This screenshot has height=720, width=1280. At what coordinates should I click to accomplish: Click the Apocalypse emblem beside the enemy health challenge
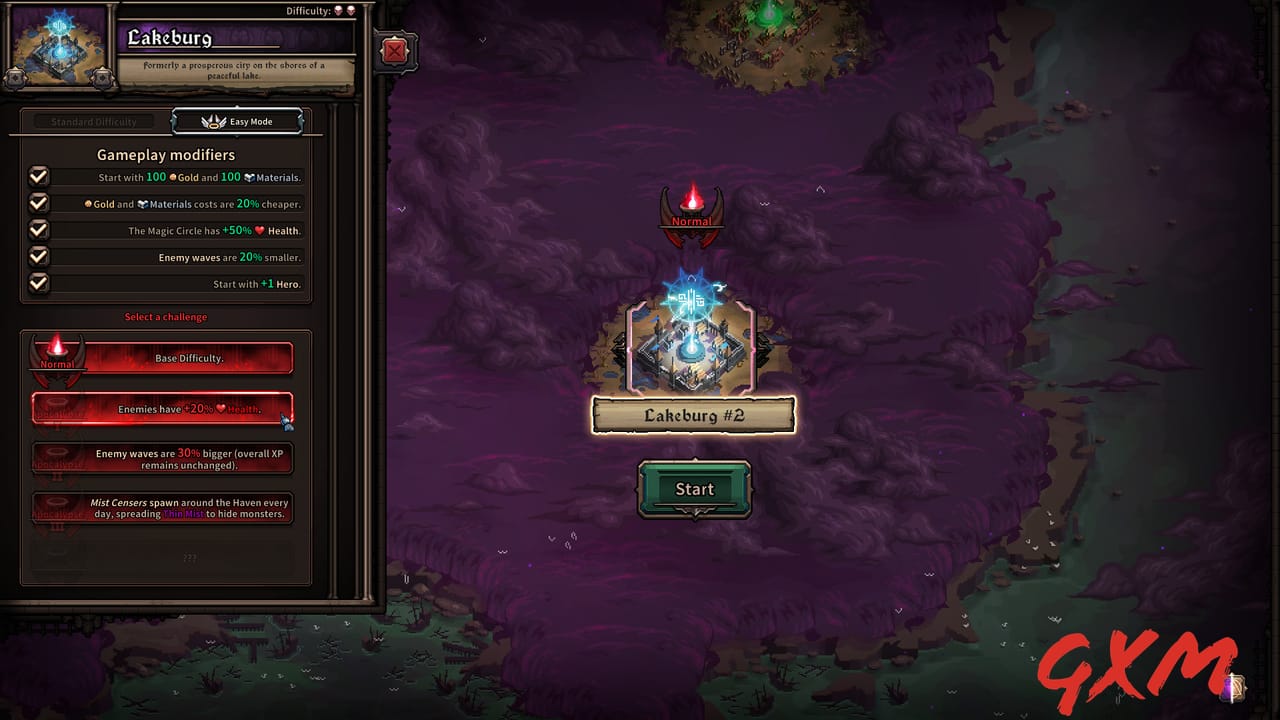pos(57,408)
